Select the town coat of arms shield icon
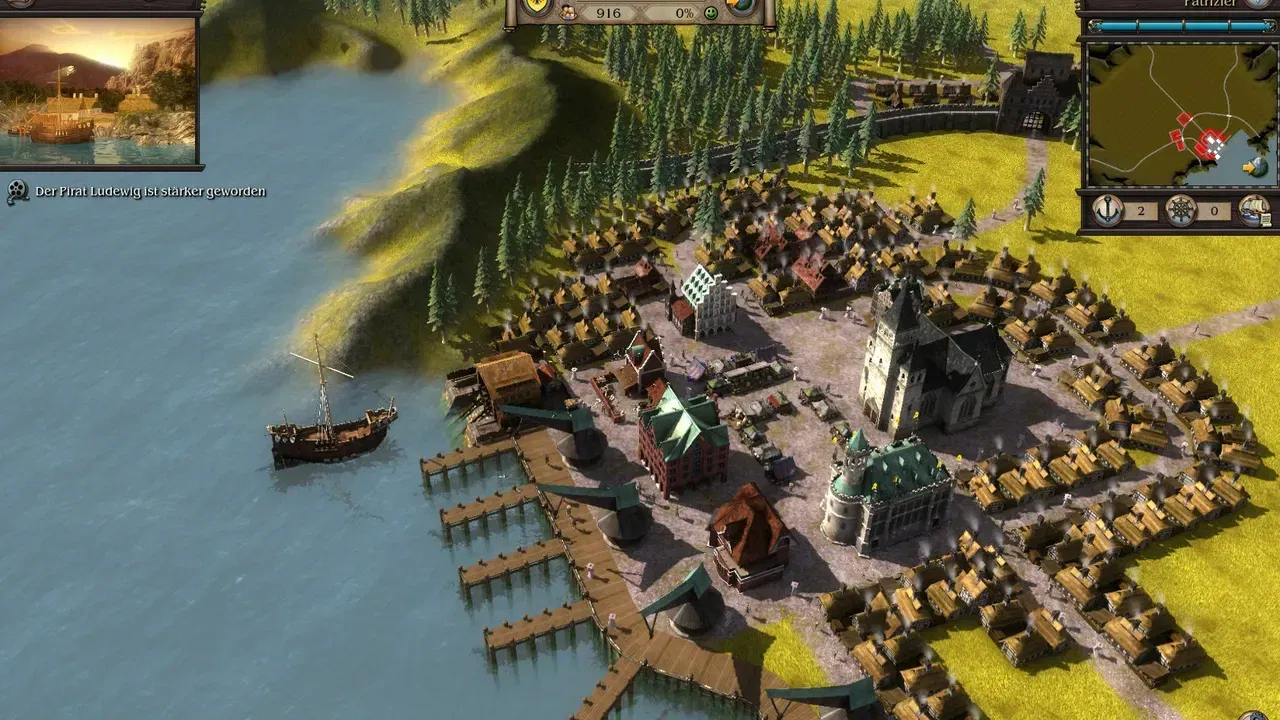1280x720 pixels. 535,6
